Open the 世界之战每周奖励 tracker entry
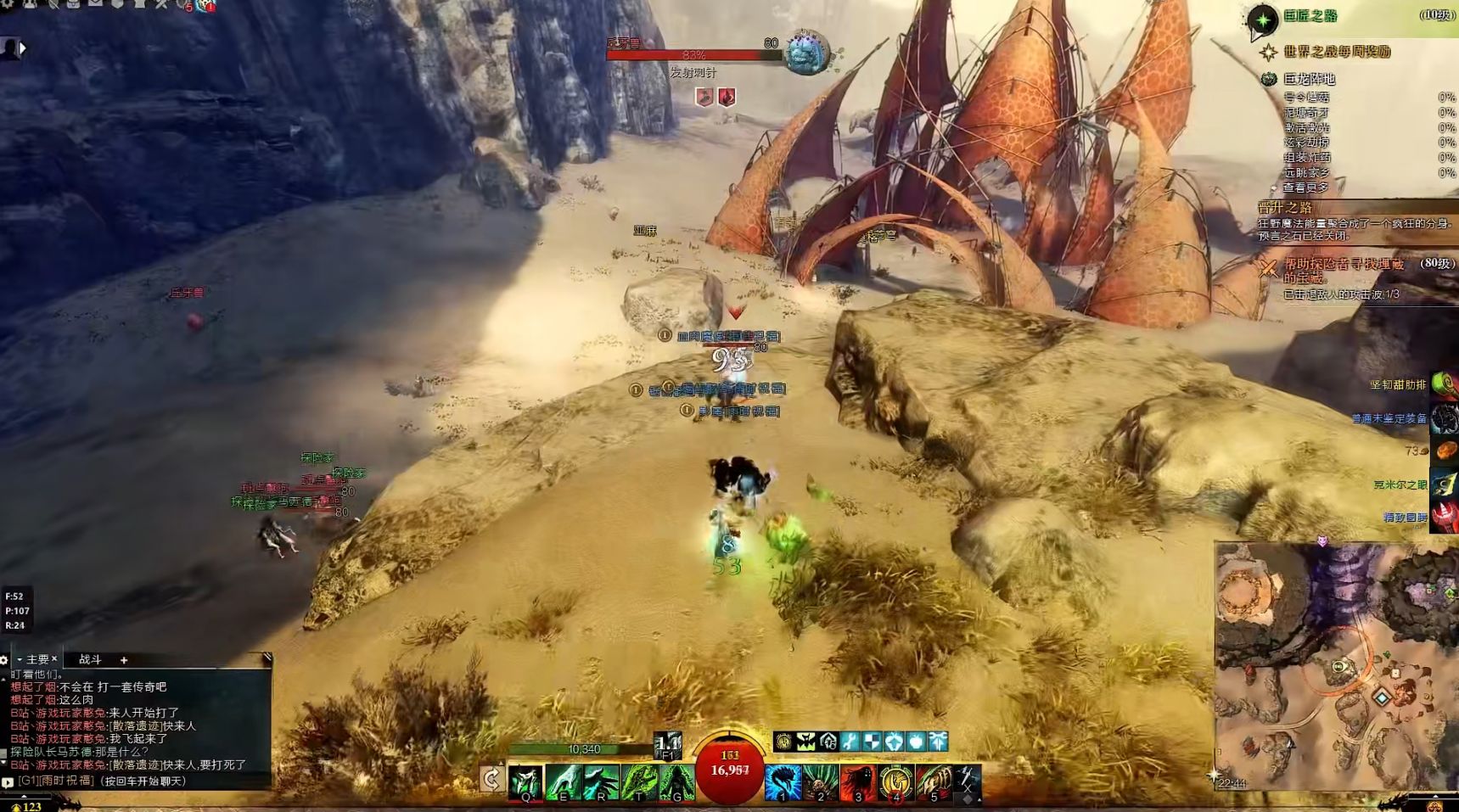Image resolution: width=1459 pixels, height=812 pixels. click(x=1336, y=52)
